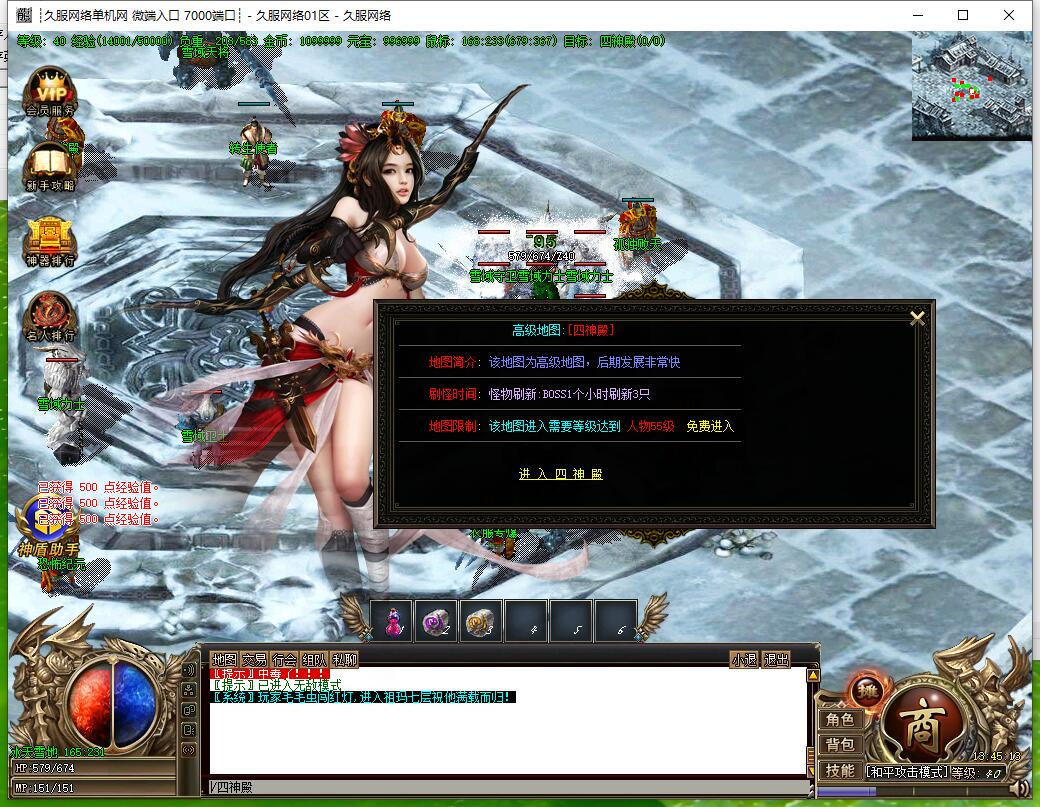Select the yellow scroll hotbar slot
This screenshot has width=1040, height=807.
pos(481,622)
